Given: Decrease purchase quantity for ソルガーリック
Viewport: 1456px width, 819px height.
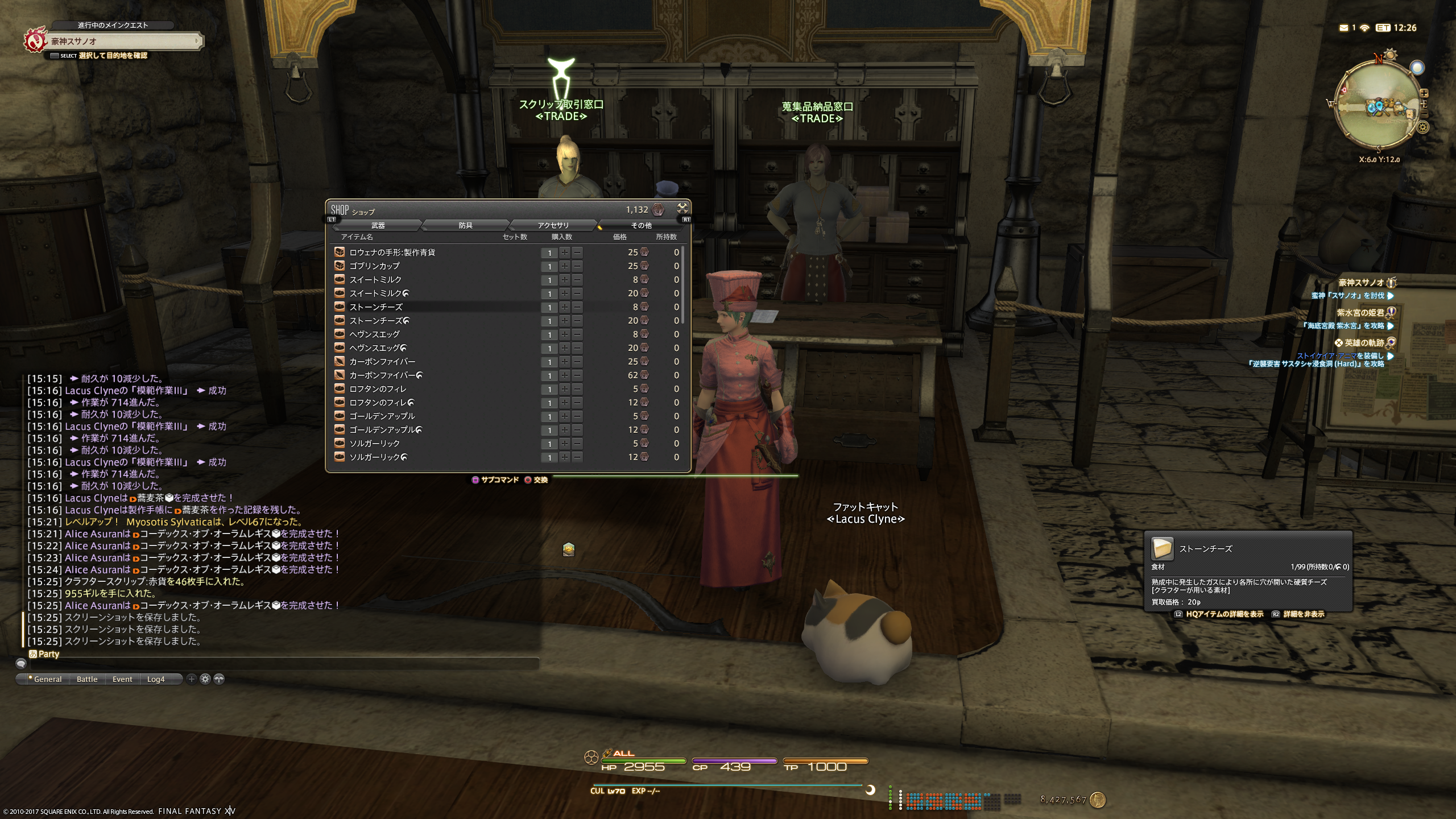Looking at the screenshot, I should [577, 444].
